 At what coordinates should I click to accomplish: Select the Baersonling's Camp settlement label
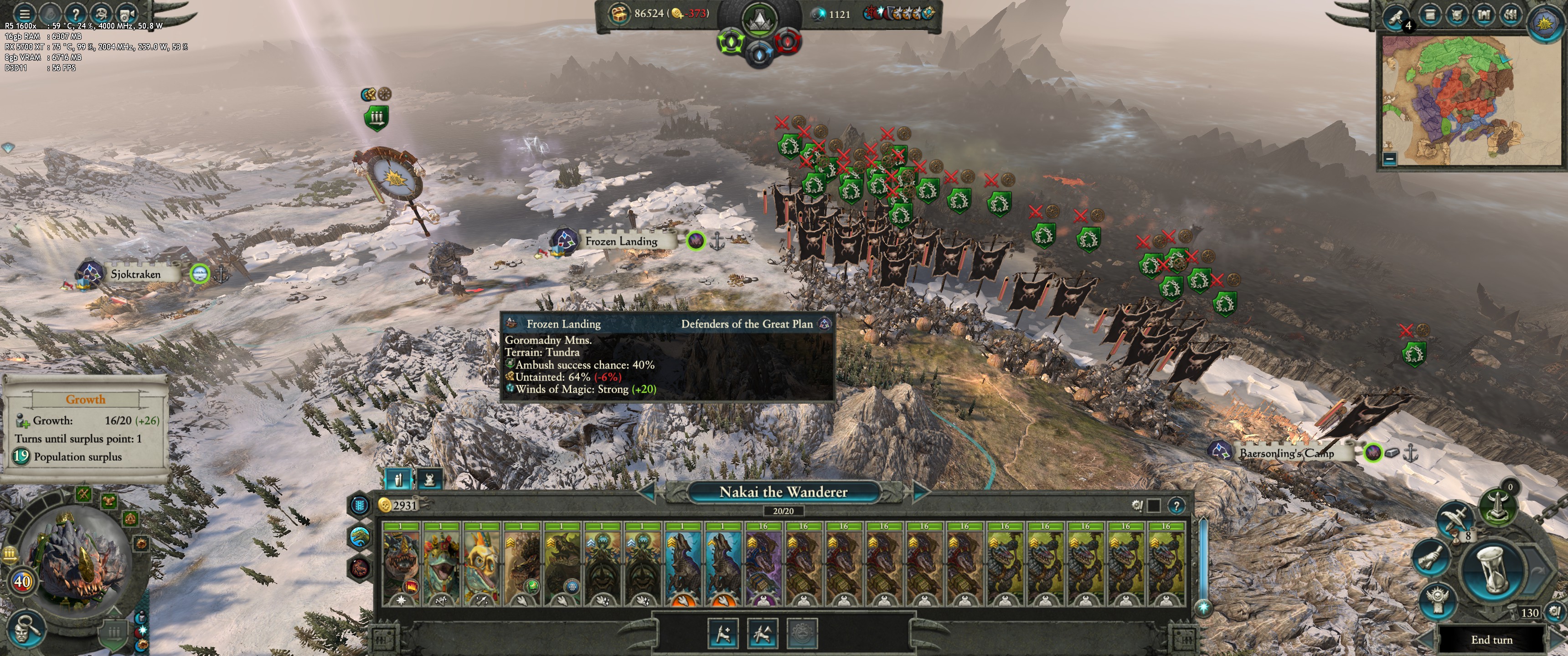tap(1286, 453)
